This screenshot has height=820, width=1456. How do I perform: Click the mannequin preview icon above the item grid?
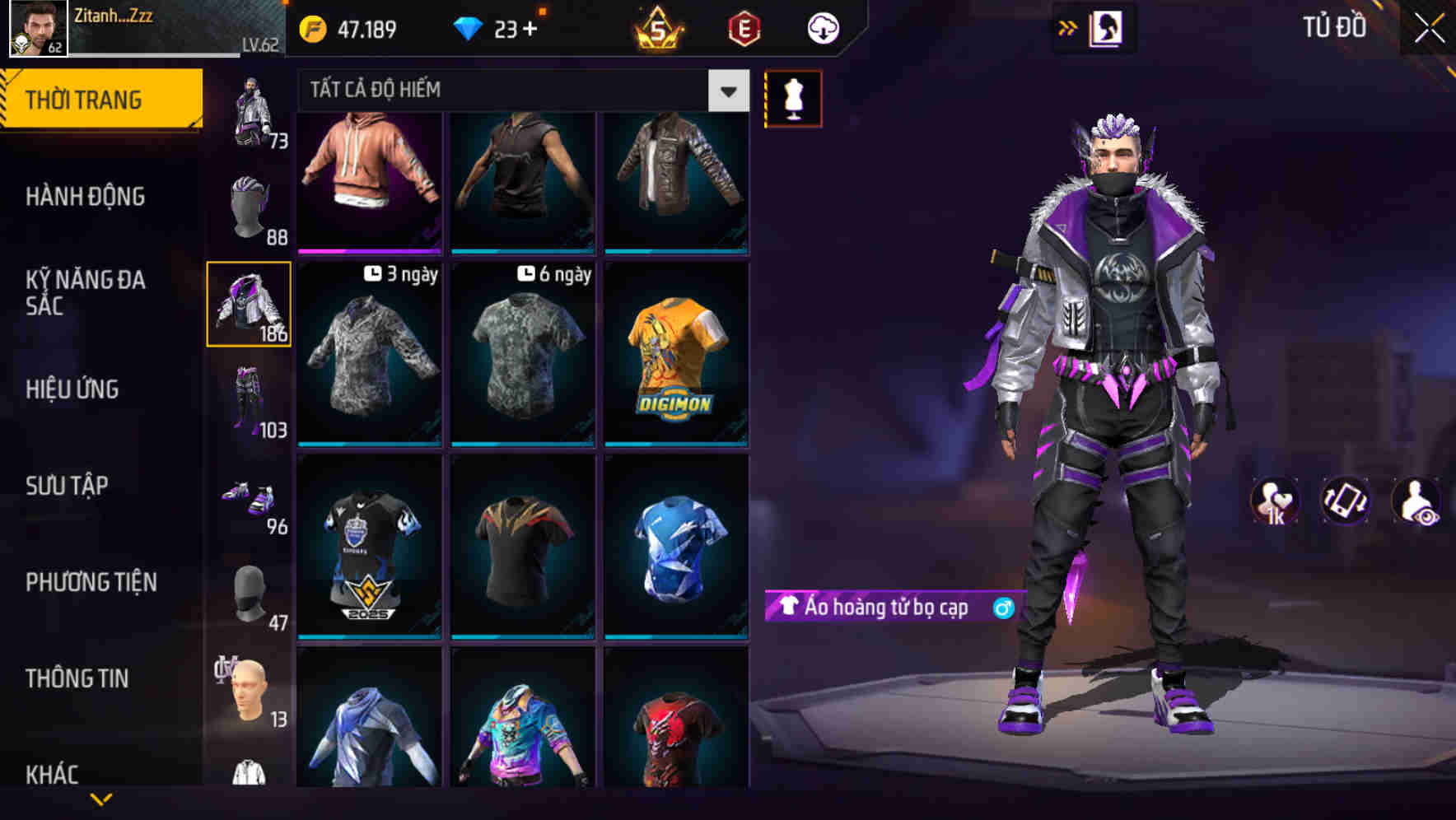(793, 97)
